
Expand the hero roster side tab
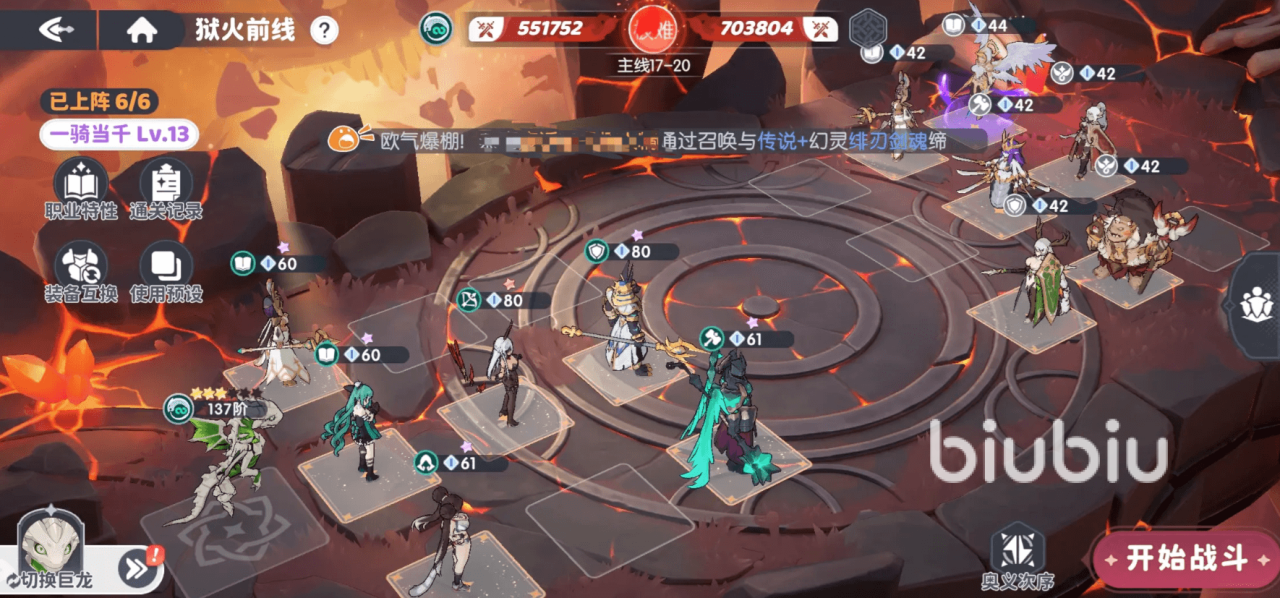coord(1255,304)
